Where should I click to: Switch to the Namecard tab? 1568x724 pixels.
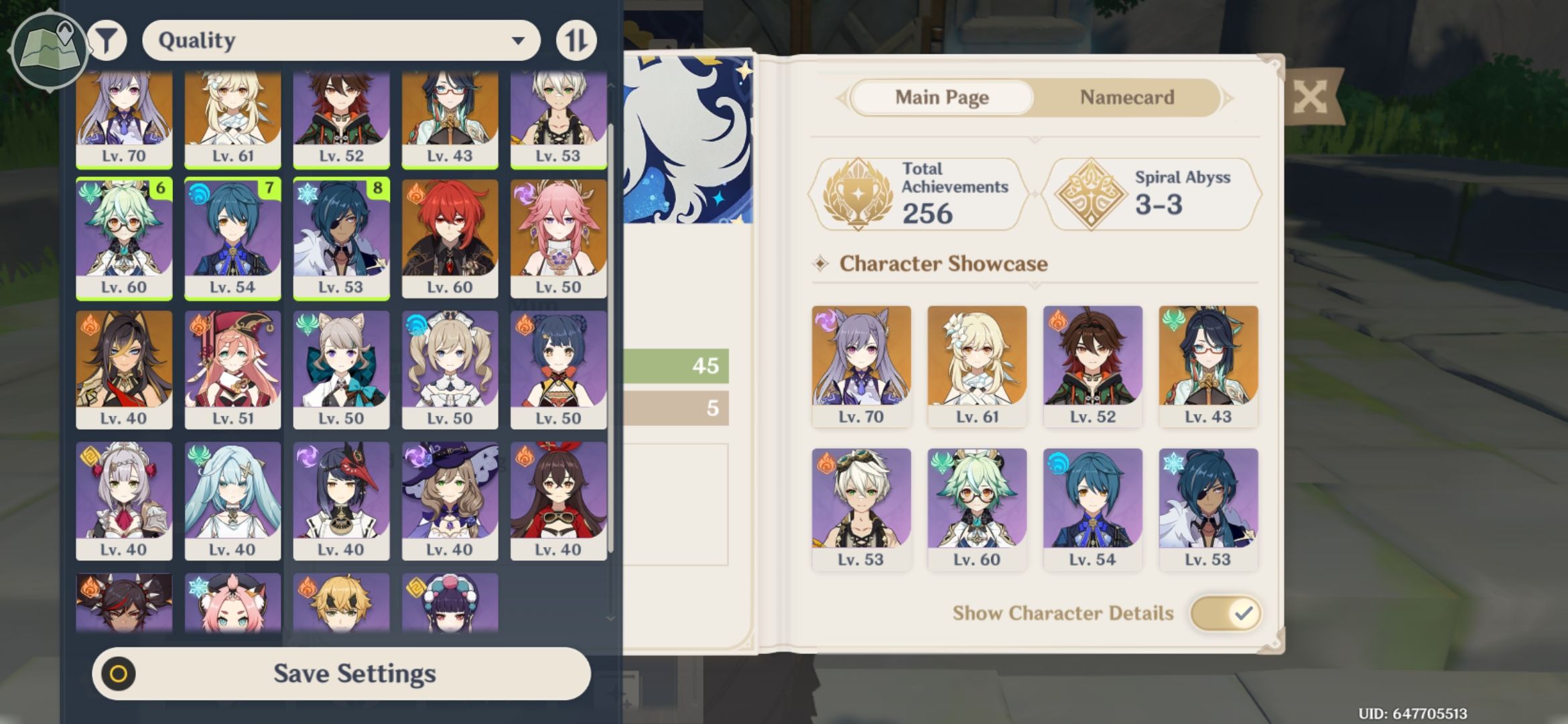click(1126, 97)
